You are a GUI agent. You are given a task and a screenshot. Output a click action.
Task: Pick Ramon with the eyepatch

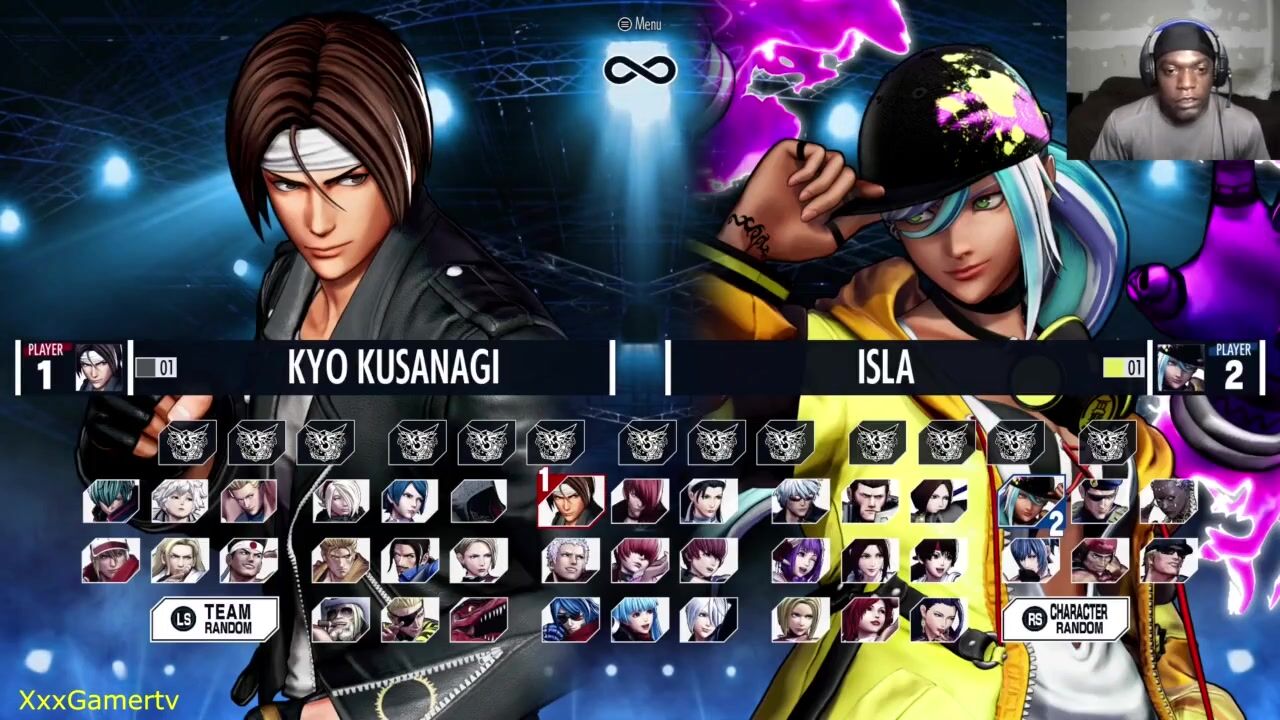(409, 620)
